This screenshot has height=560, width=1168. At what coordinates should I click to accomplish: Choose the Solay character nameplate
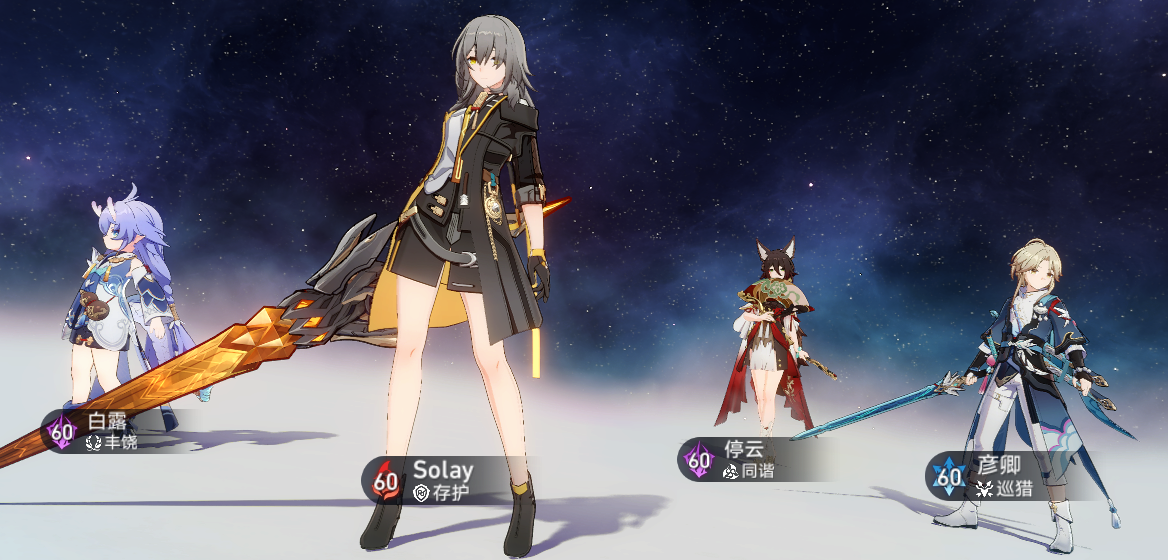point(430,480)
